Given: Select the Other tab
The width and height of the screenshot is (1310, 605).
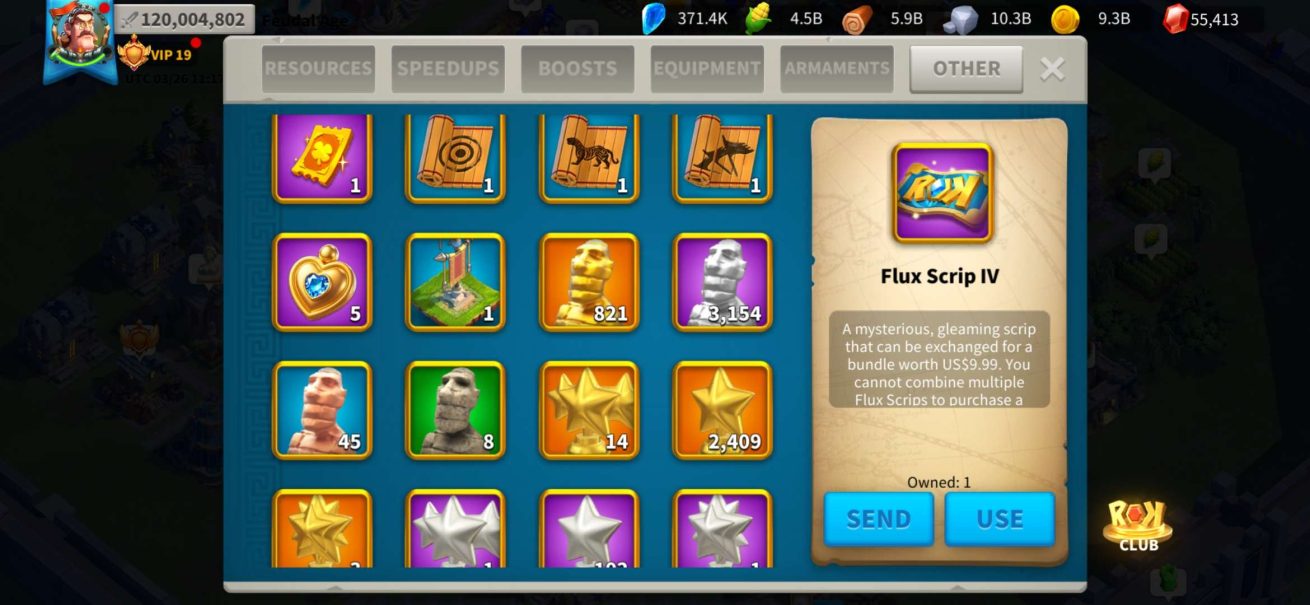Looking at the screenshot, I should point(966,69).
